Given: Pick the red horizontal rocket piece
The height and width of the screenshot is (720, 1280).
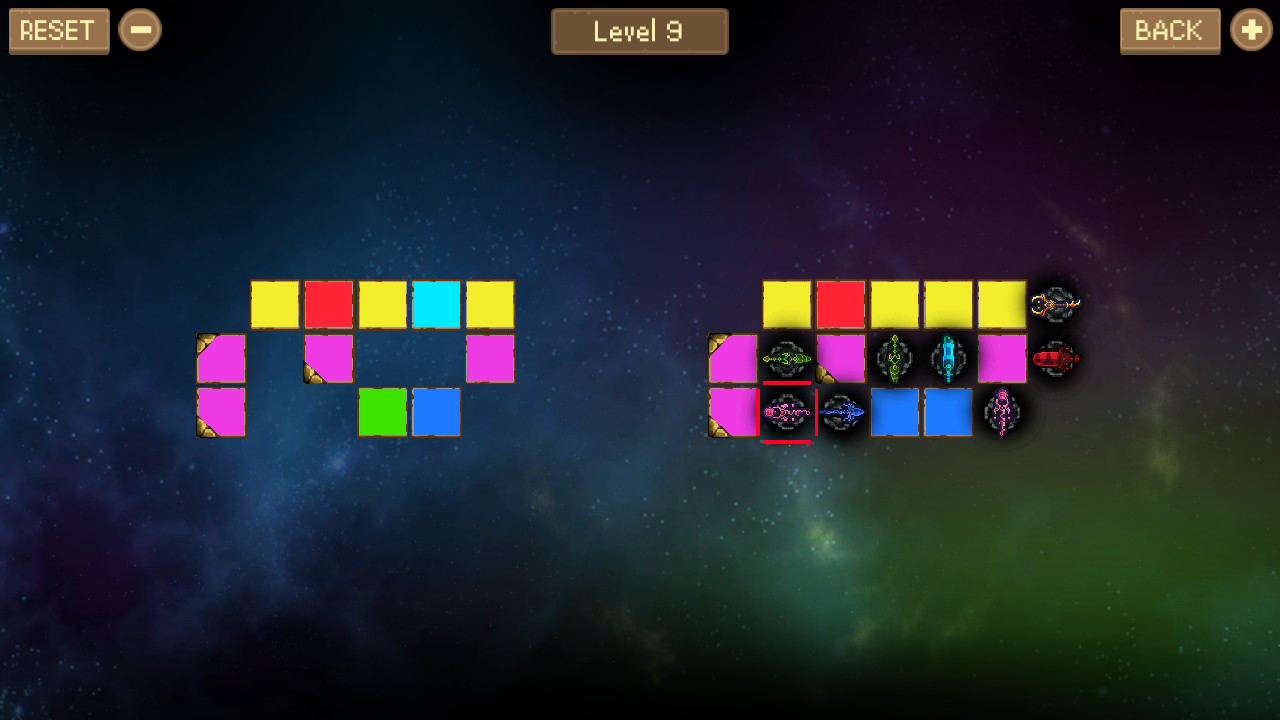Looking at the screenshot, I should [x=1057, y=358].
